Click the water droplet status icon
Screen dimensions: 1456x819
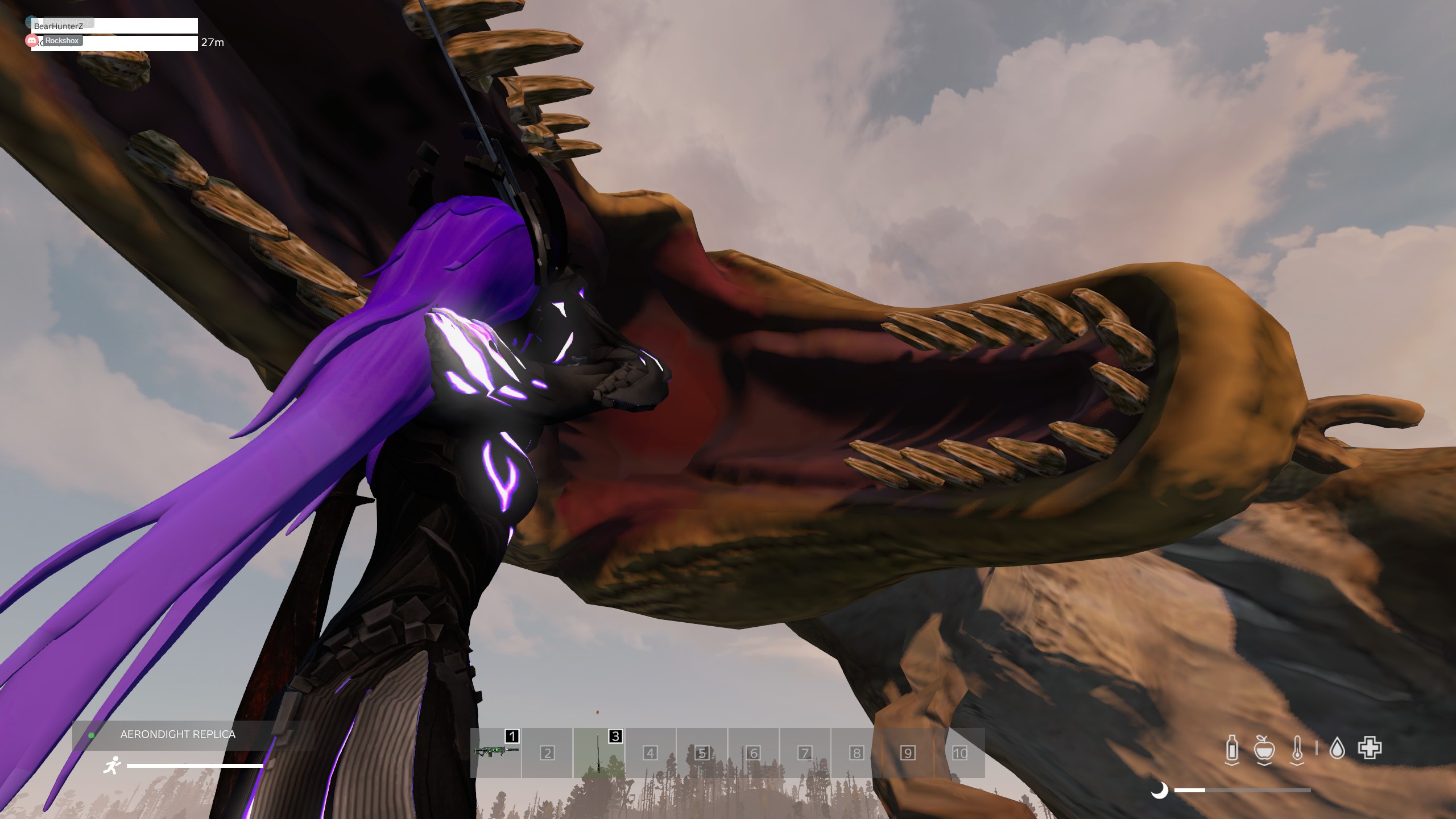click(1337, 748)
